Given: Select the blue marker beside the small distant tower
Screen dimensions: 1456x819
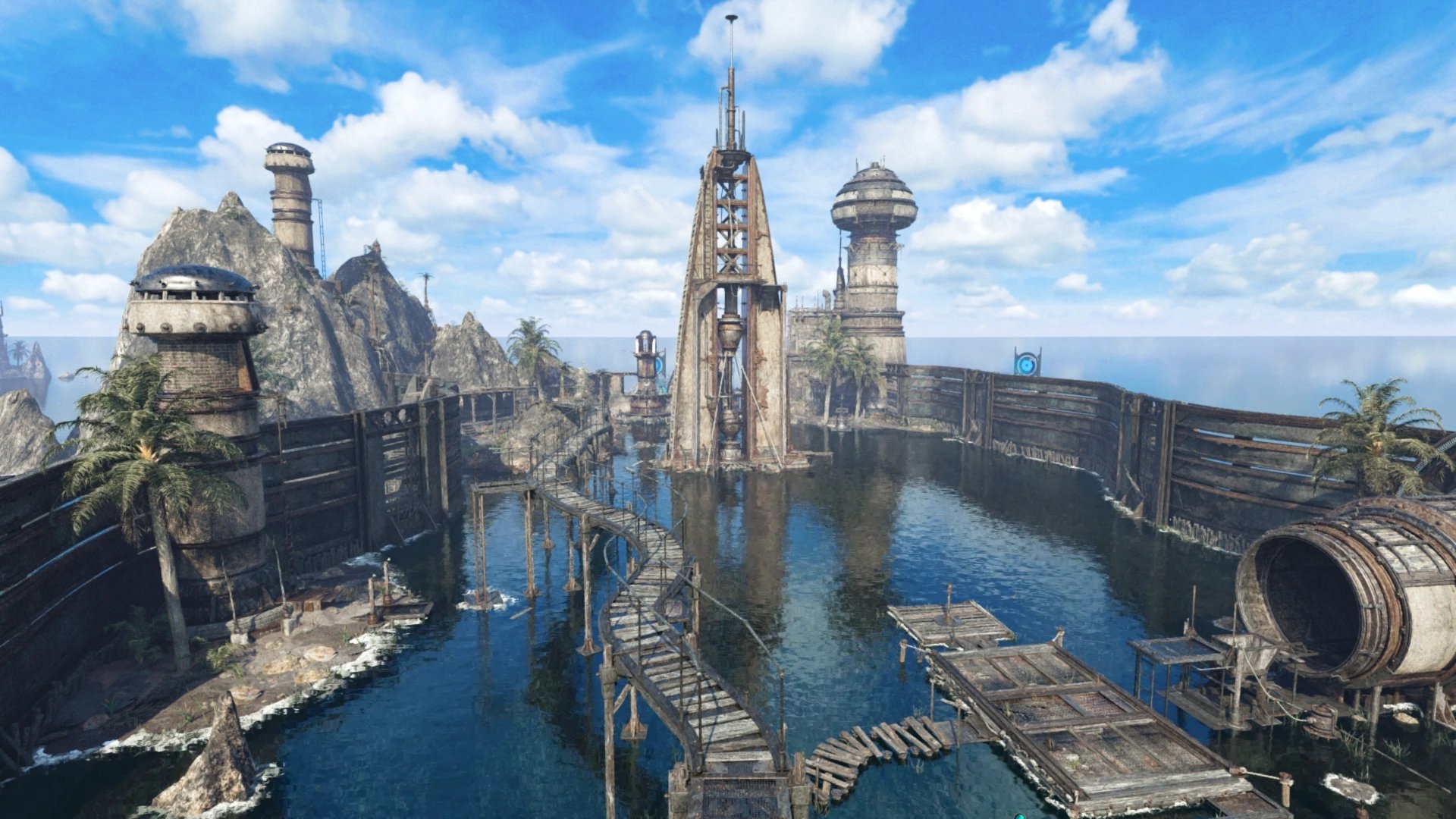Looking at the screenshot, I should coord(658,365).
